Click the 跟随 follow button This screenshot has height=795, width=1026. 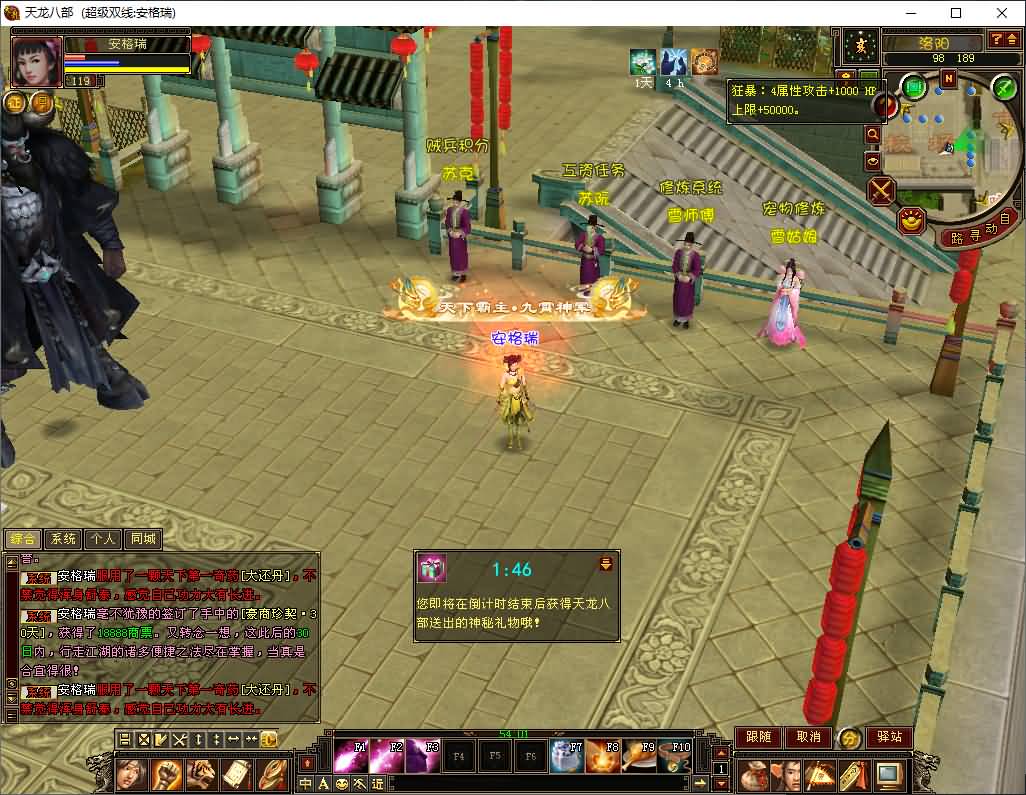click(758, 737)
